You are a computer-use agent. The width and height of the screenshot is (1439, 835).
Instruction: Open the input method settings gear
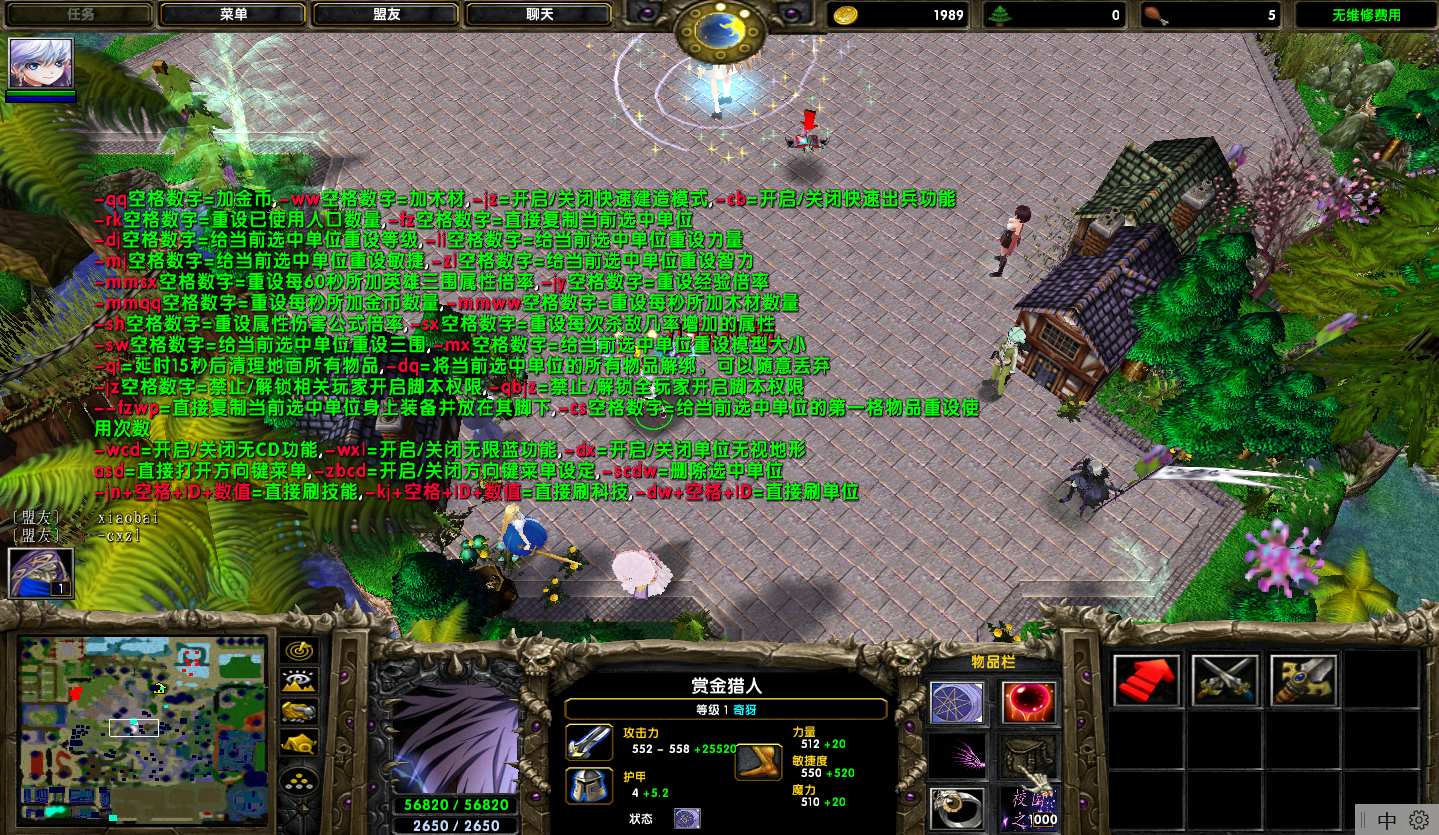[1418, 820]
